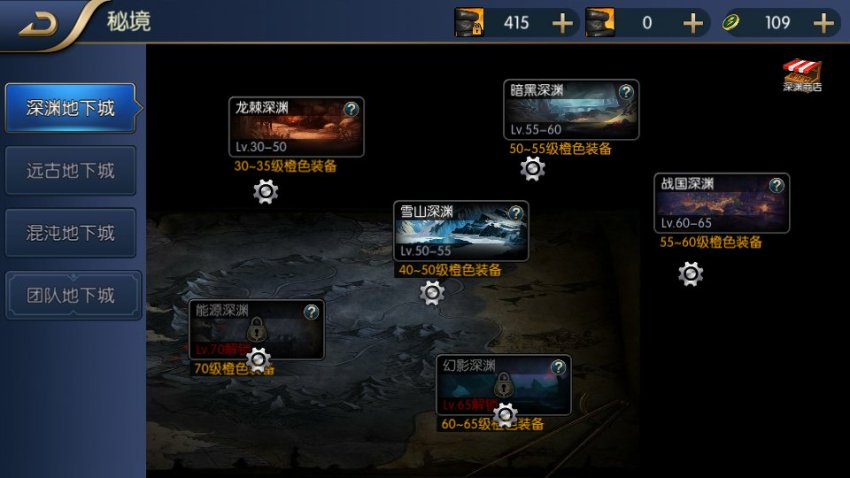Choose the 深渊地下城 tab
Image resolution: width=850 pixels, height=478 pixels.
(70, 108)
